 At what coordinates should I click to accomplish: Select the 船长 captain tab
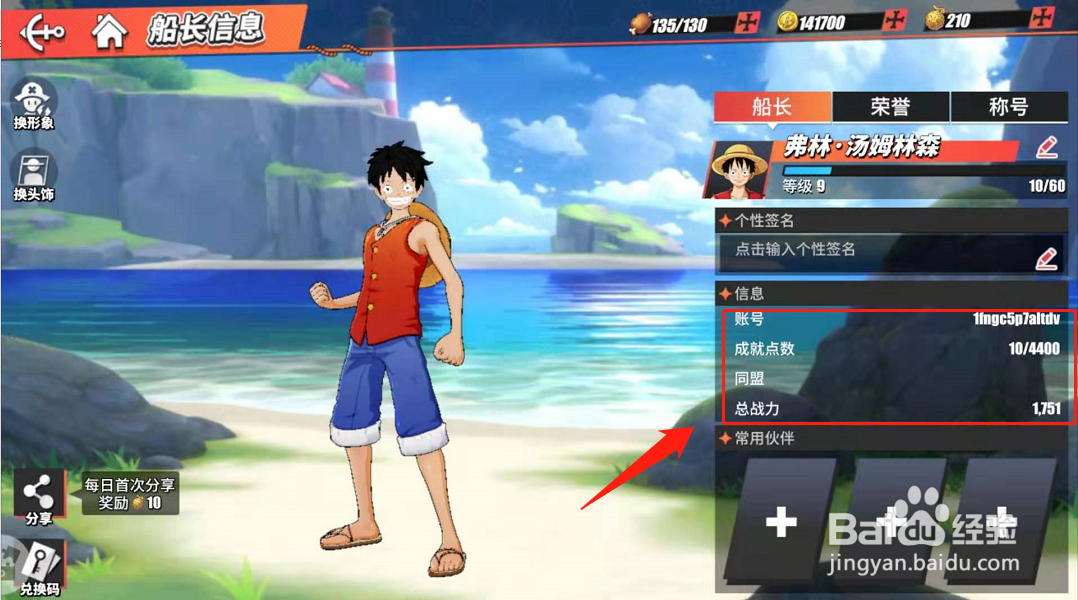pyautogui.click(x=772, y=107)
